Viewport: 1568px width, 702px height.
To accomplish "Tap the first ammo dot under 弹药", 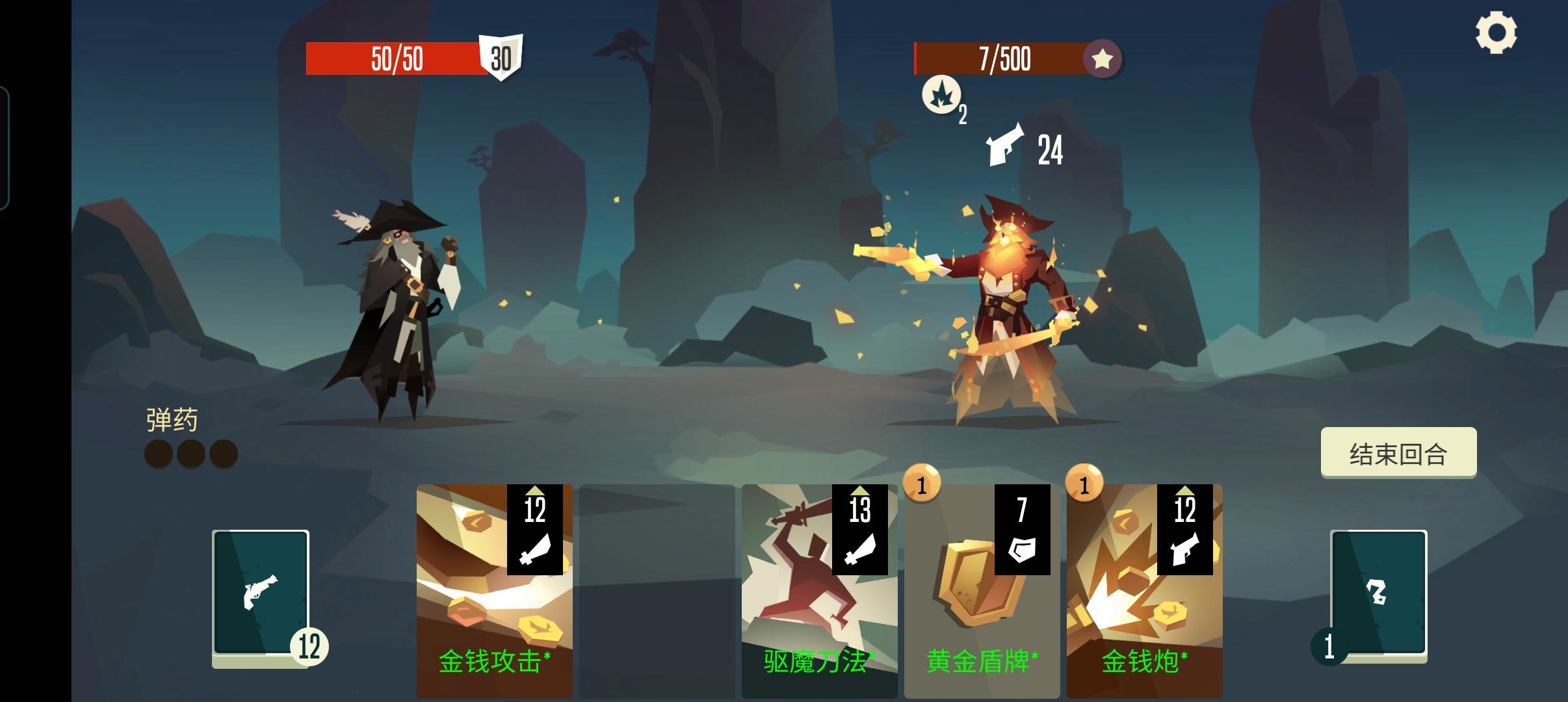I will (x=158, y=453).
